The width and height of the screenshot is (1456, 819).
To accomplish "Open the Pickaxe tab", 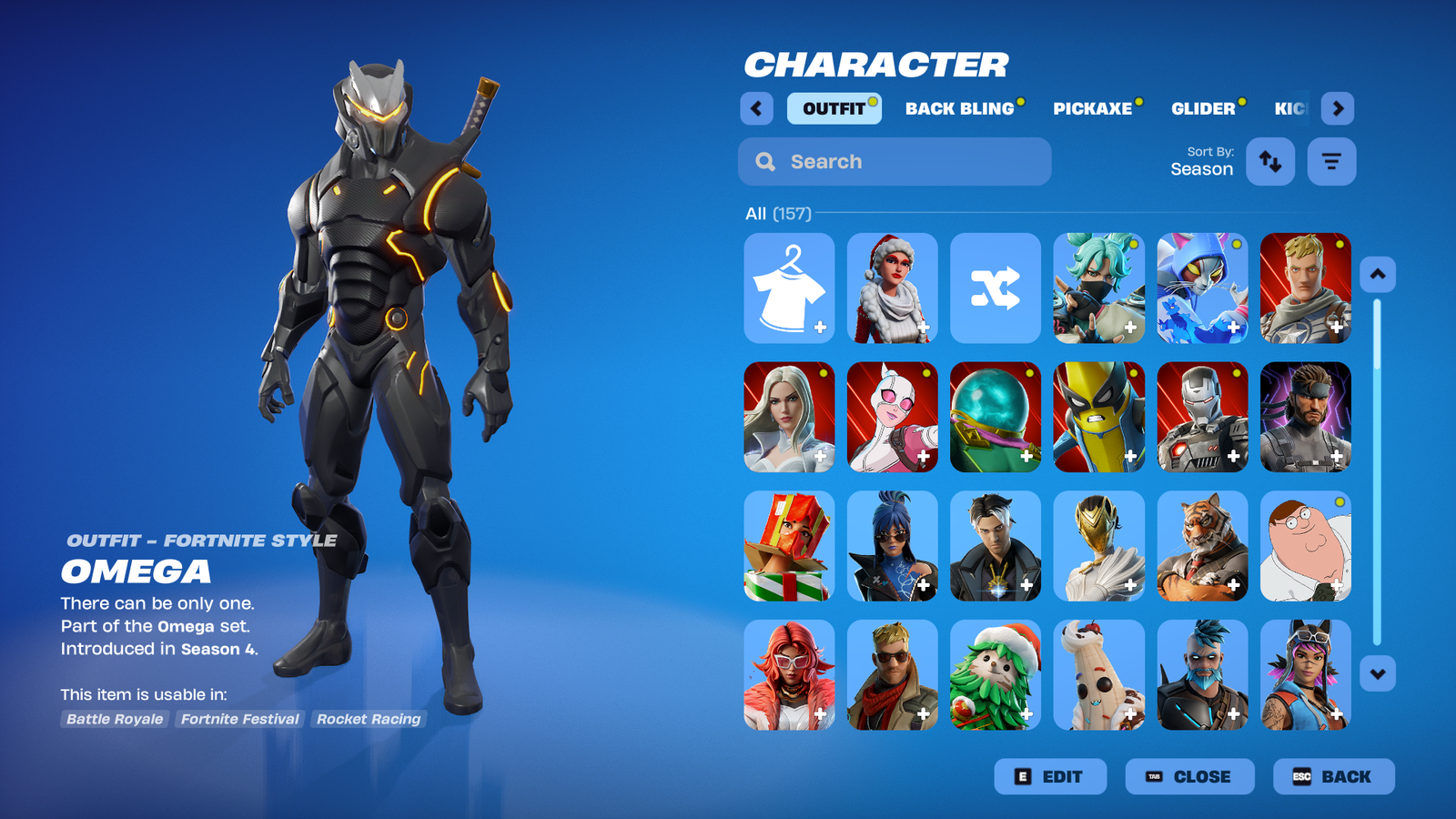I will click(x=1092, y=108).
